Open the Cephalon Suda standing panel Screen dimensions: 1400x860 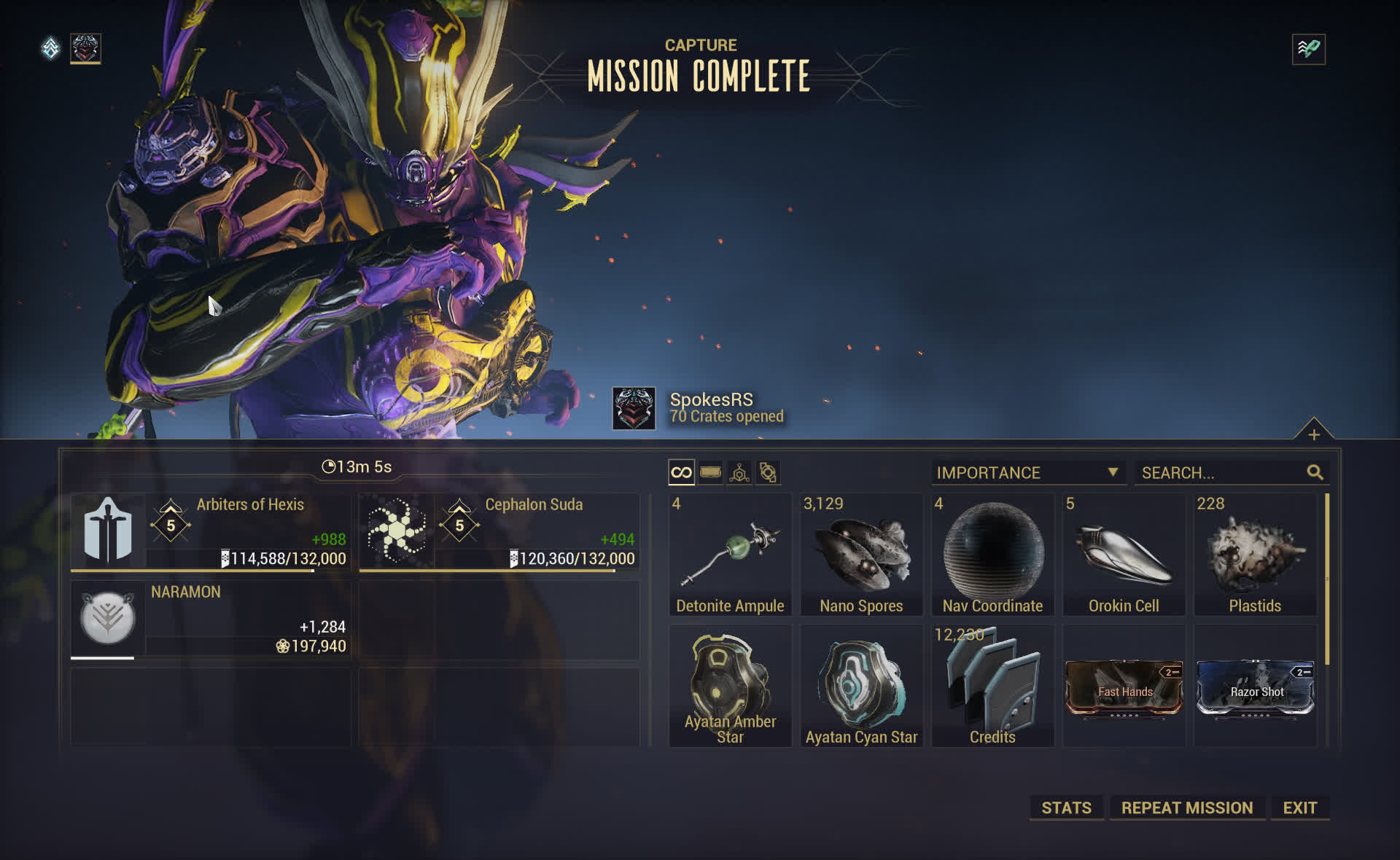499,532
